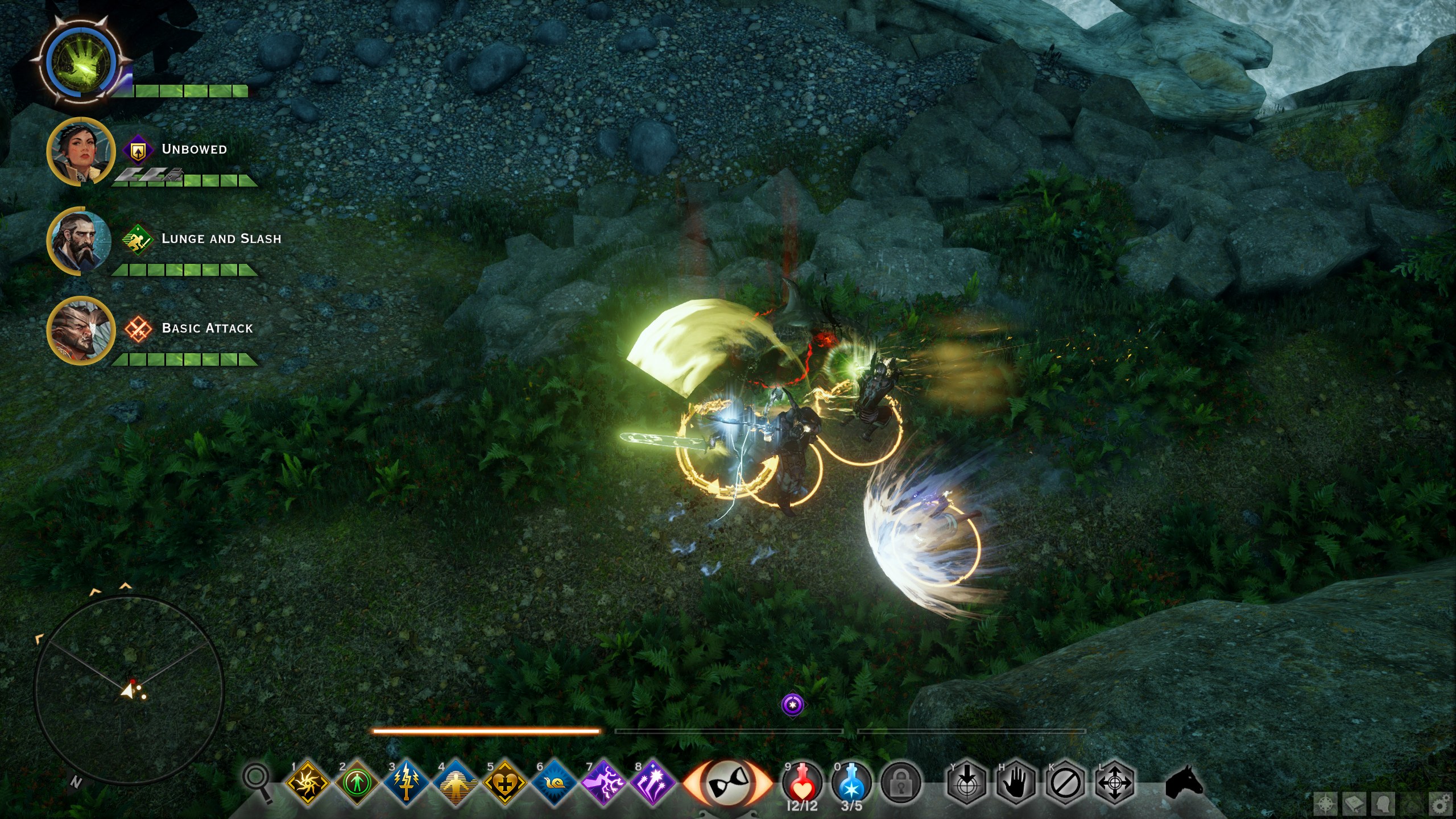
Task: Activate the golden striped figure ability
Action: [x=456, y=783]
